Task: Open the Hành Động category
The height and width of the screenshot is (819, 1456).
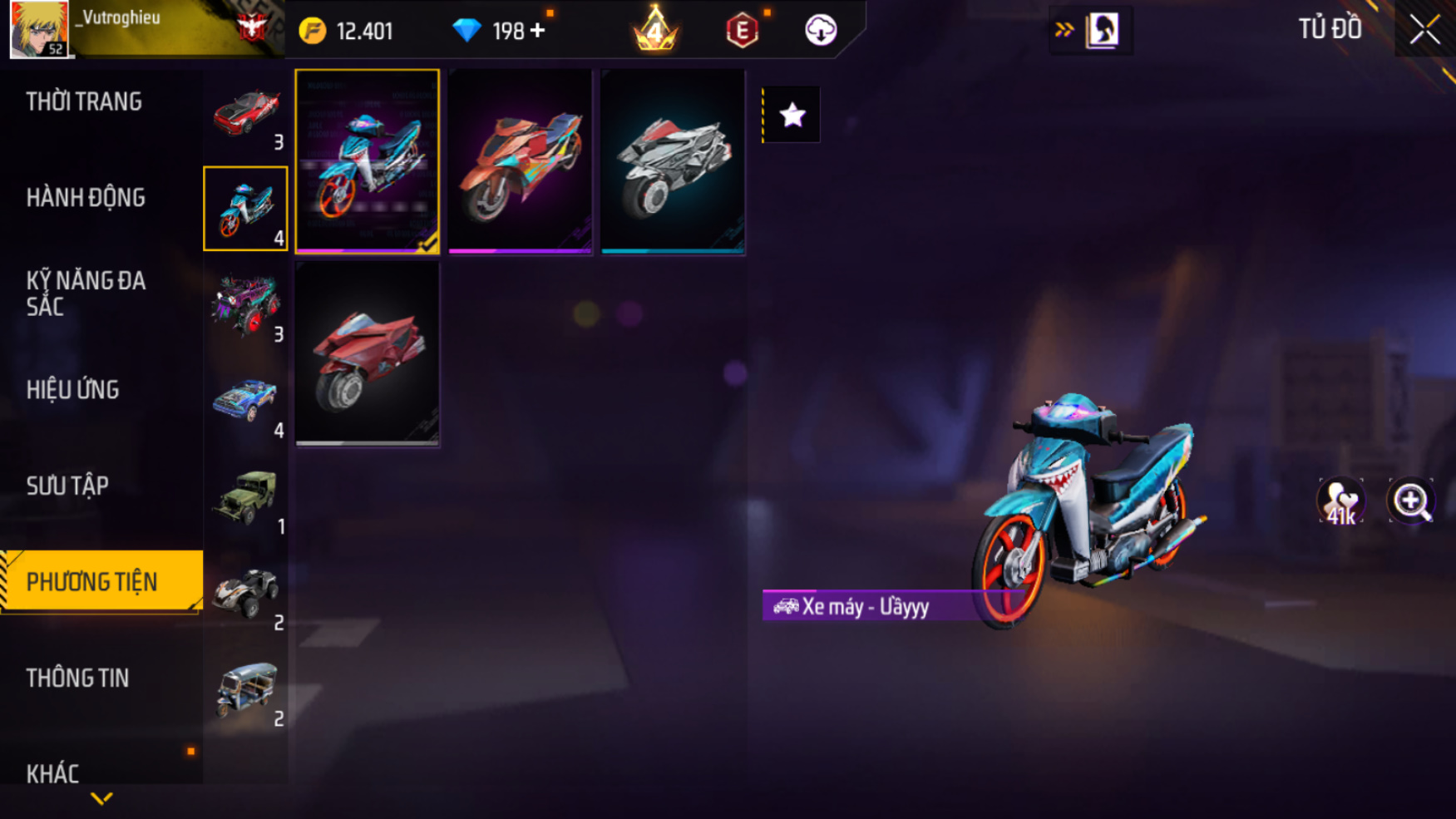Action: (x=86, y=198)
